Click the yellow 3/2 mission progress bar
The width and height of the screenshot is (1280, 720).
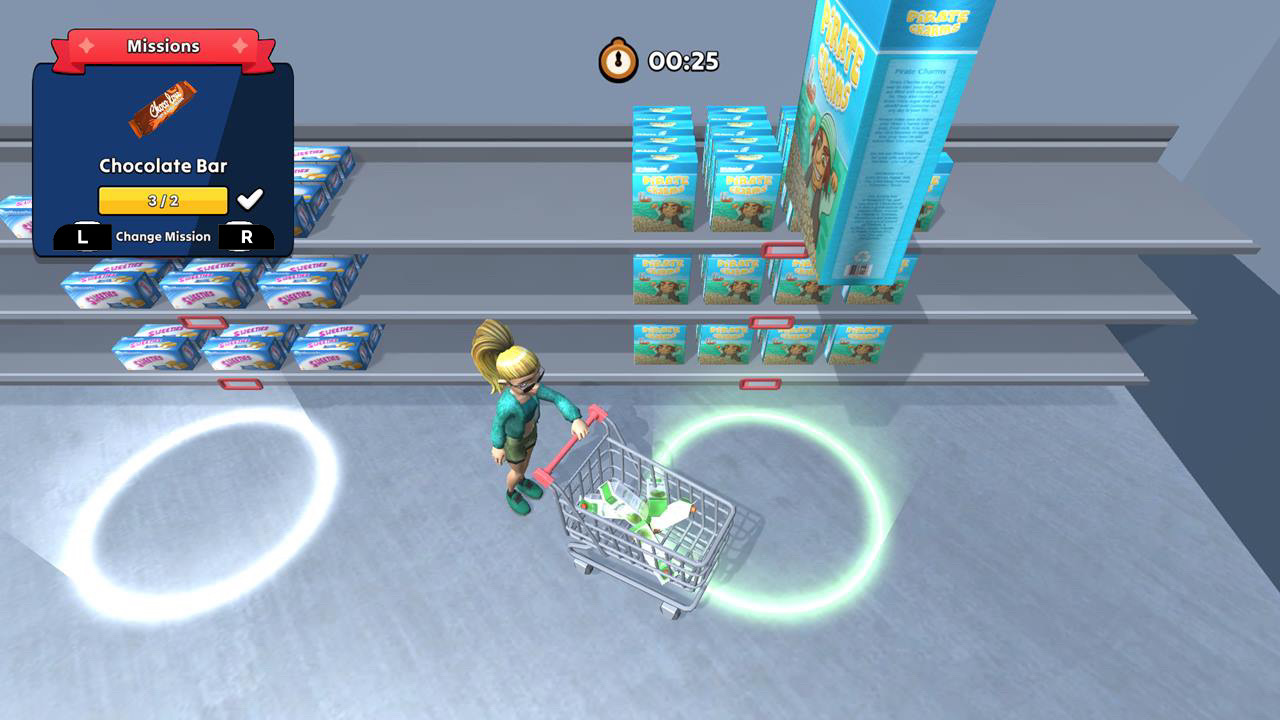(x=163, y=199)
